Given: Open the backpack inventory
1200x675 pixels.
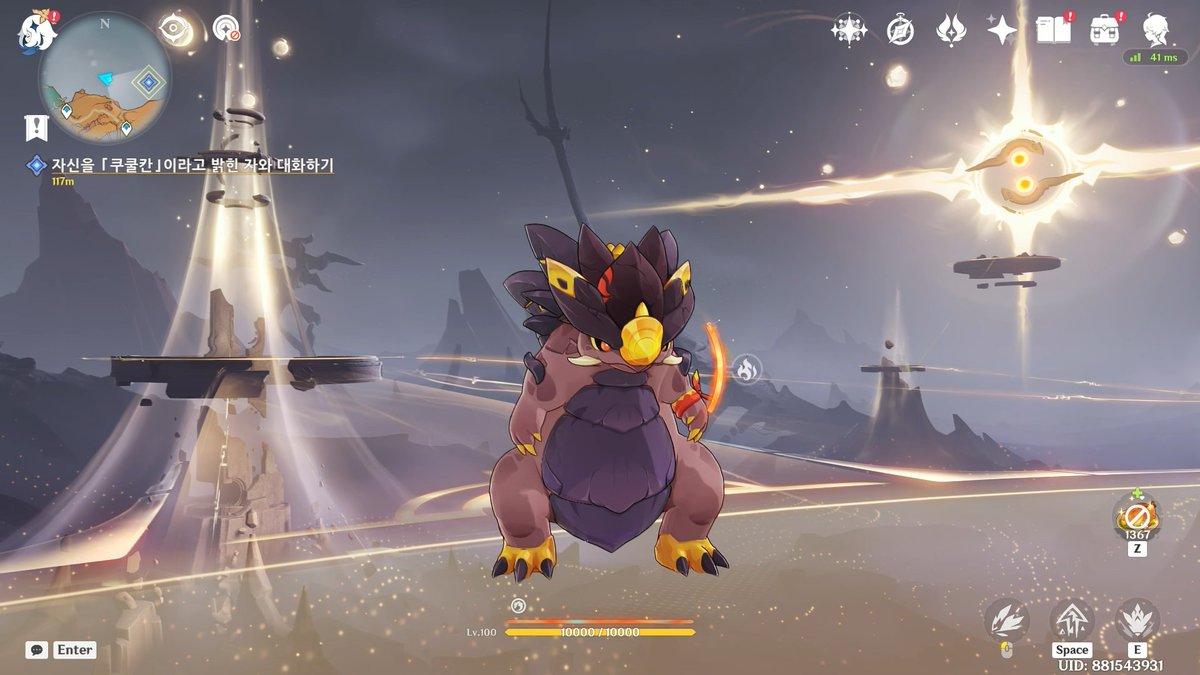Looking at the screenshot, I should point(1105,29).
